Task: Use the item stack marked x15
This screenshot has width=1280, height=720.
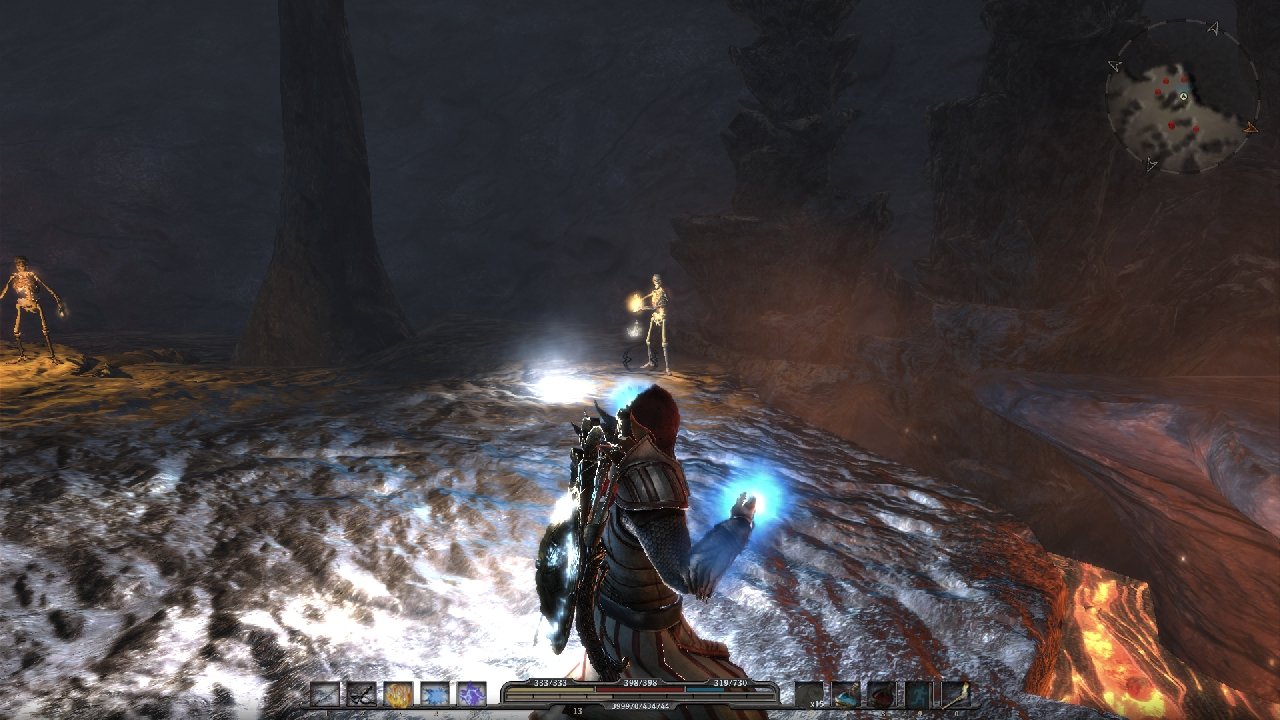Action: pos(809,694)
